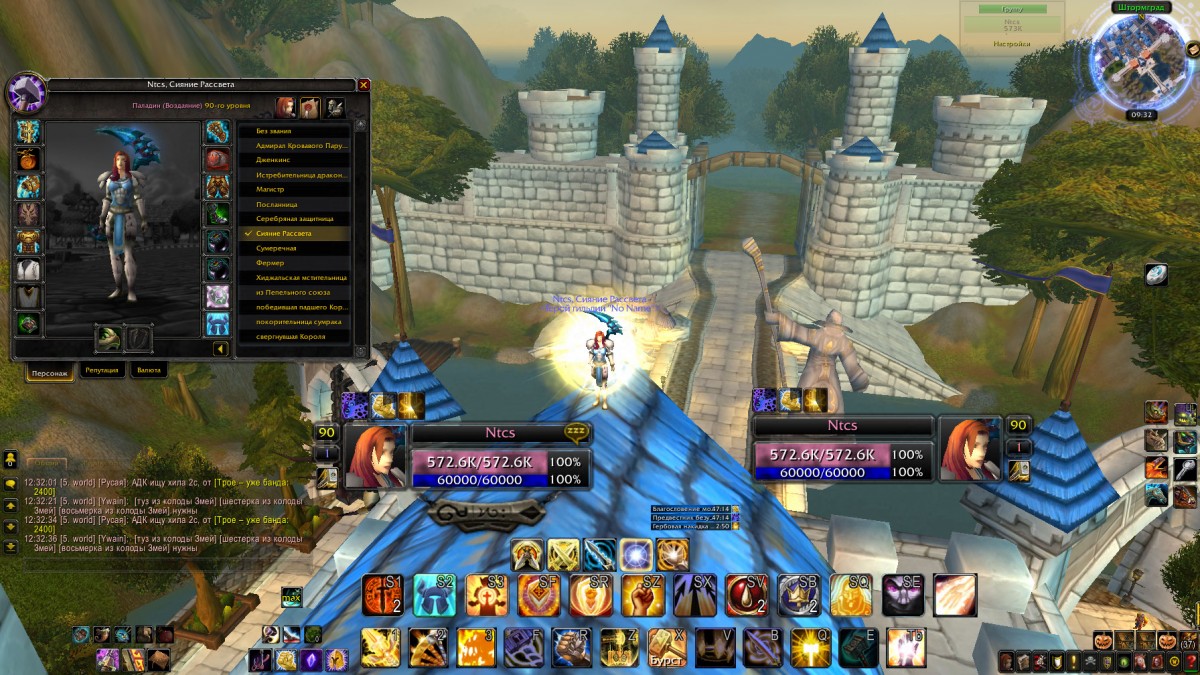Viewport: 1200px width, 675px height.
Task: Choose the title Дженкинс
Action: click(x=295, y=160)
